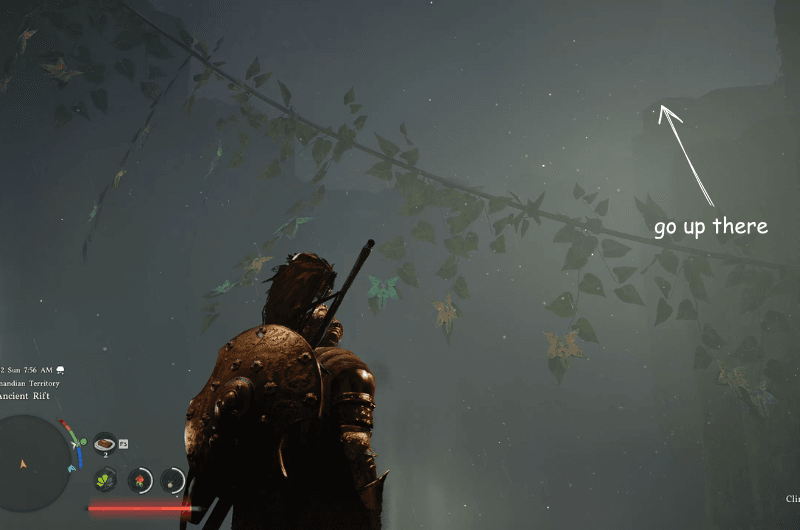Use the food item in the quick slot
Image resolution: width=800 pixels, height=530 pixels.
(105, 442)
